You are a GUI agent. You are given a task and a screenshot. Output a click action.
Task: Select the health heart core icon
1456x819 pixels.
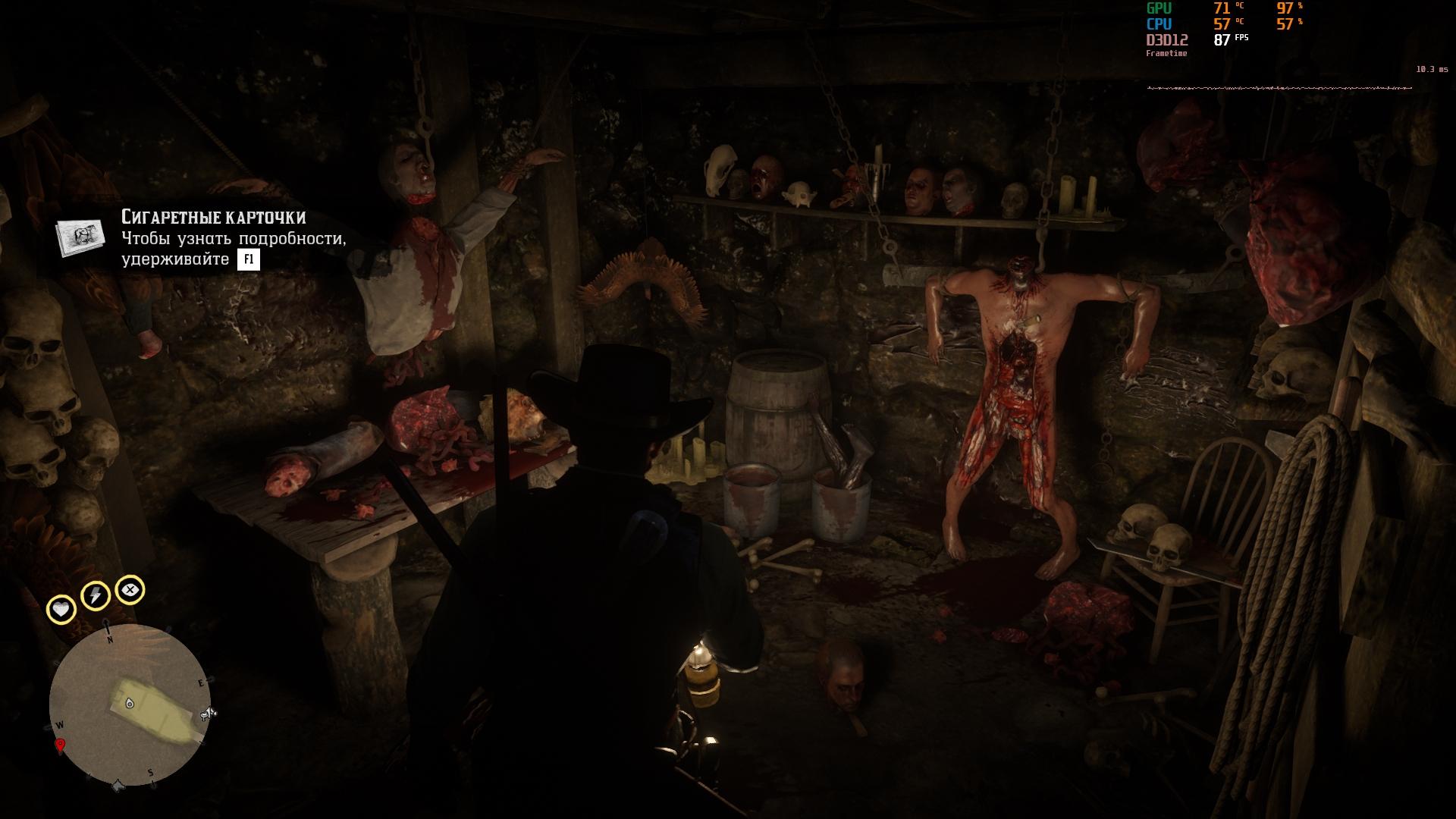[x=61, y=609]
